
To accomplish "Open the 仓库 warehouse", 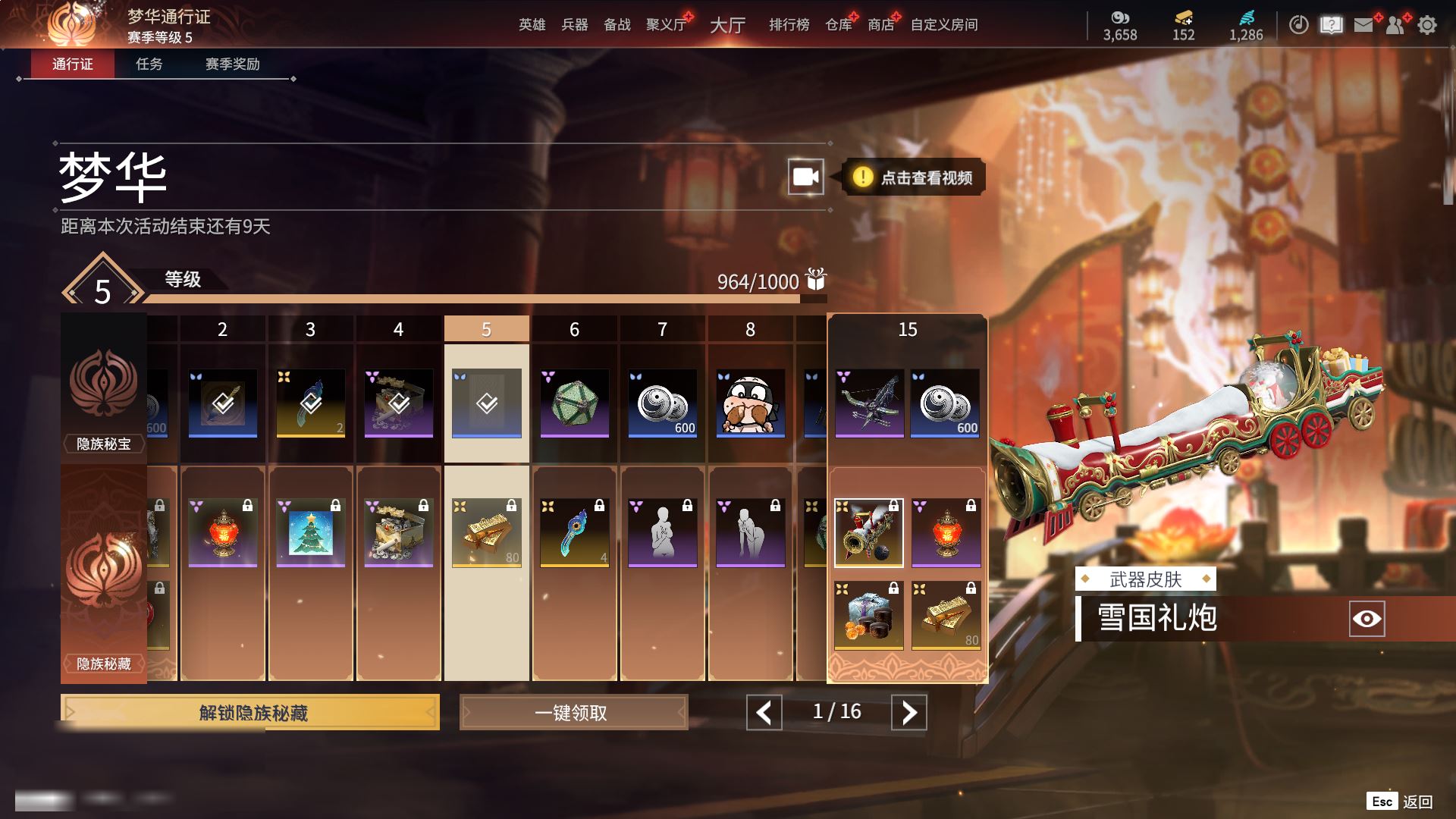I will click(x=838, y=25).
